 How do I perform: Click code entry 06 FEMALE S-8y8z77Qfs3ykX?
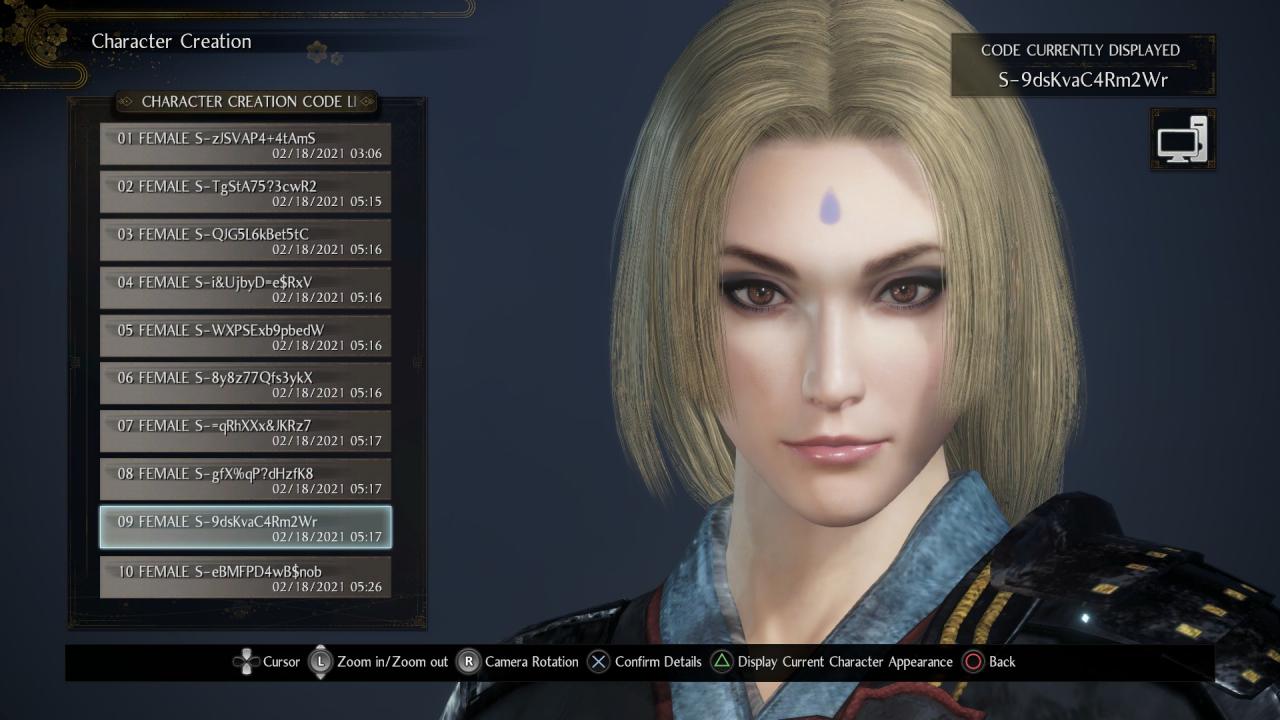[x=245, y=384]
